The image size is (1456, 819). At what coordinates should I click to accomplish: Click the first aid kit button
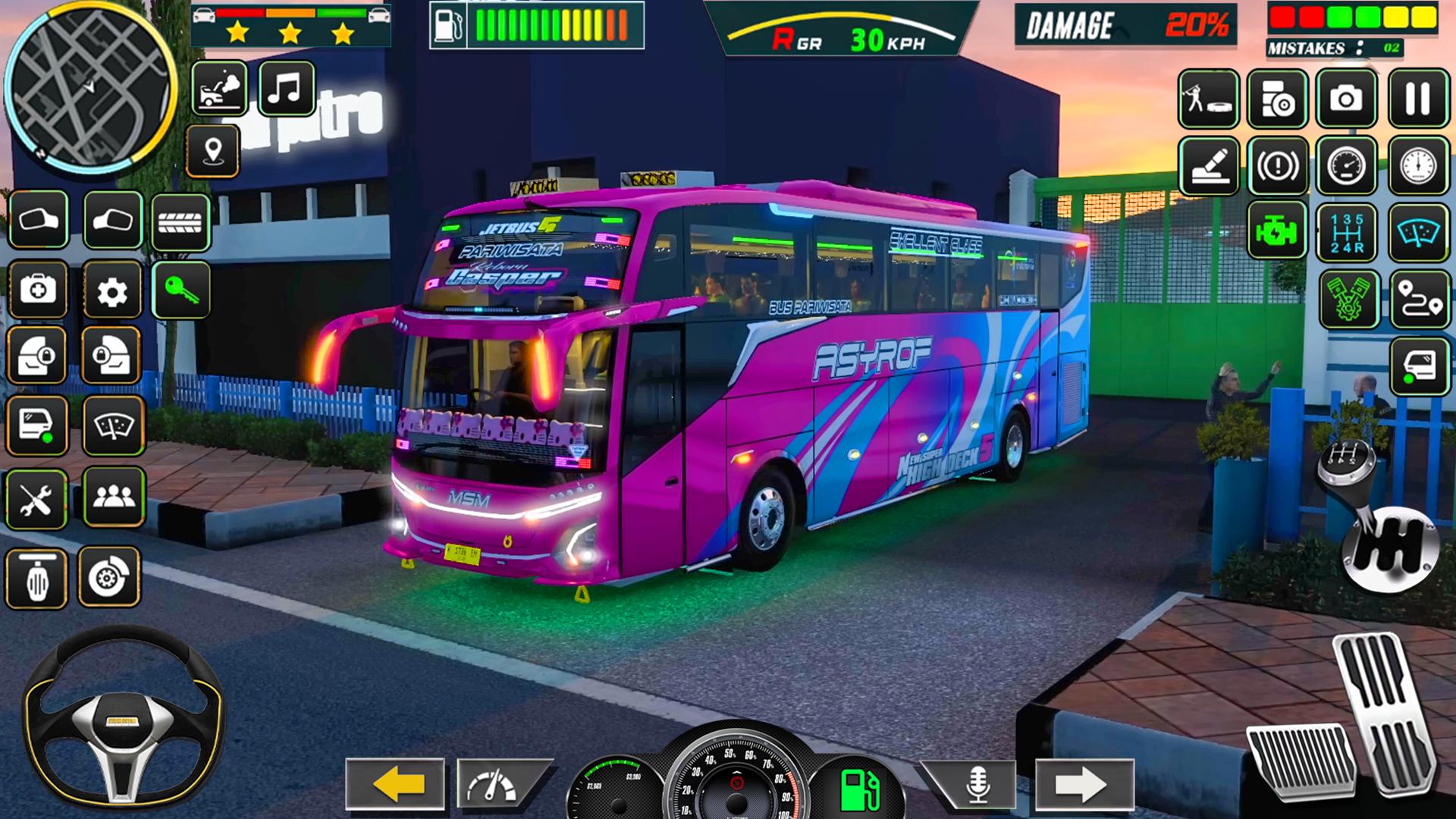(x=38, y=290)
